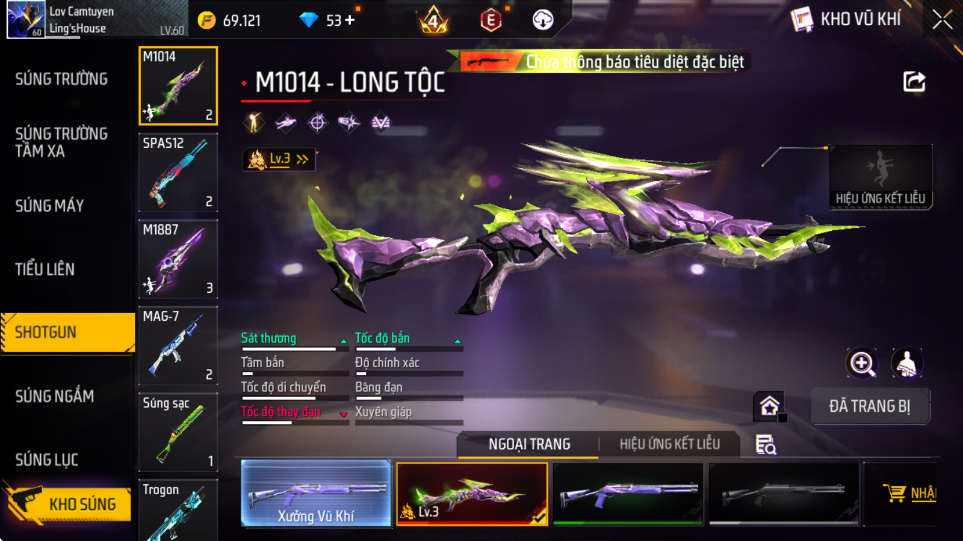Select the Súng Máy category
Image resolution: width=963 pixels, height=541 pixels.
50,206
